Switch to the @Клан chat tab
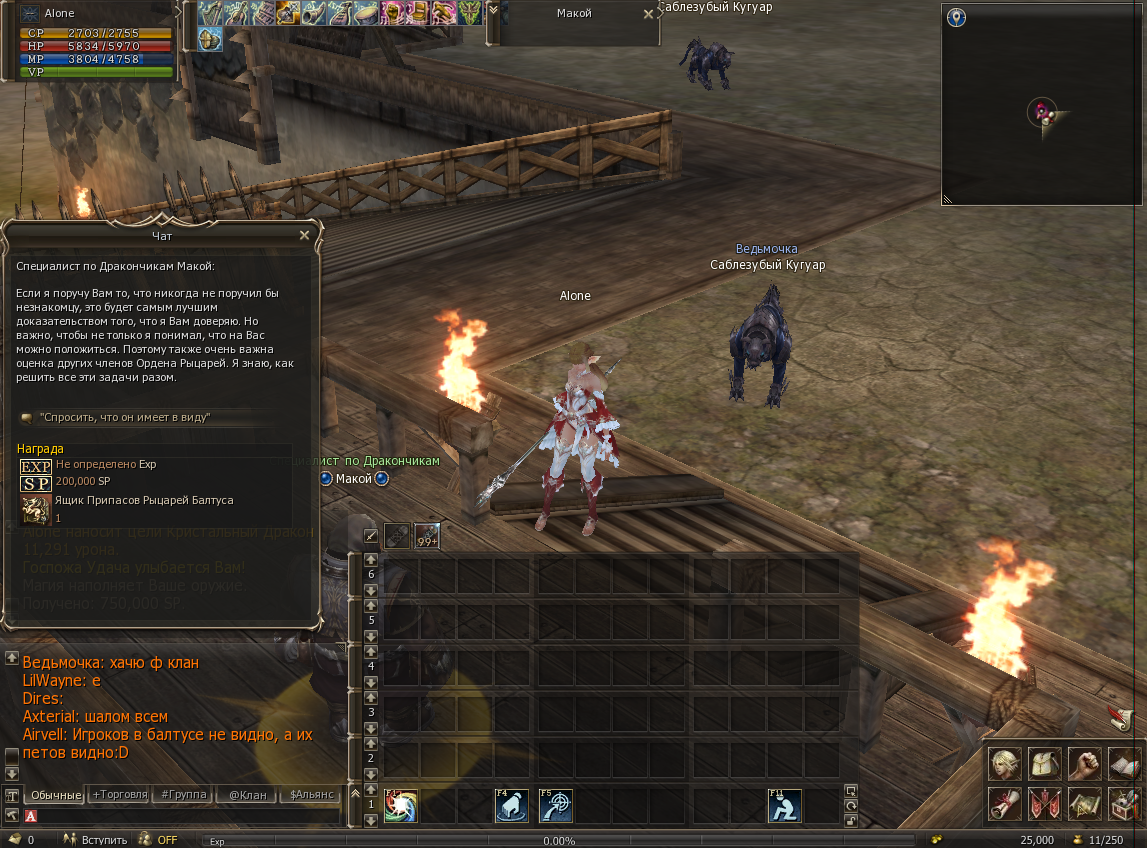Screen dimensions: 1147x848 (246, 795)
